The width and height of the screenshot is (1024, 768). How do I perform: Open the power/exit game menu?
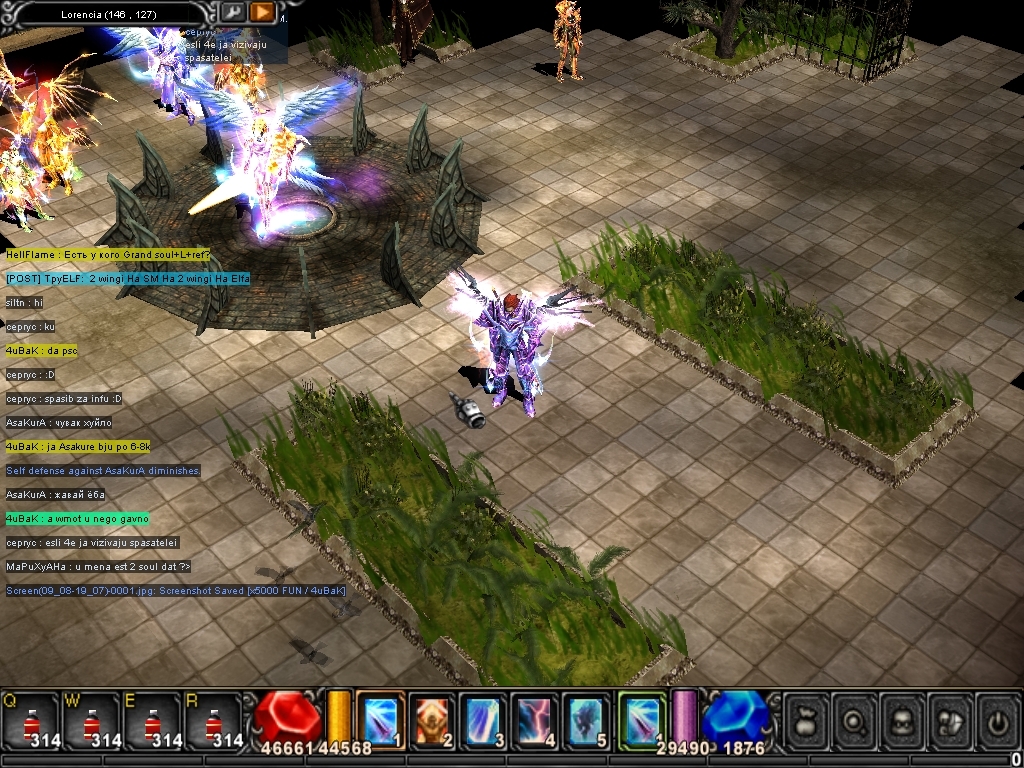(996, 719)
